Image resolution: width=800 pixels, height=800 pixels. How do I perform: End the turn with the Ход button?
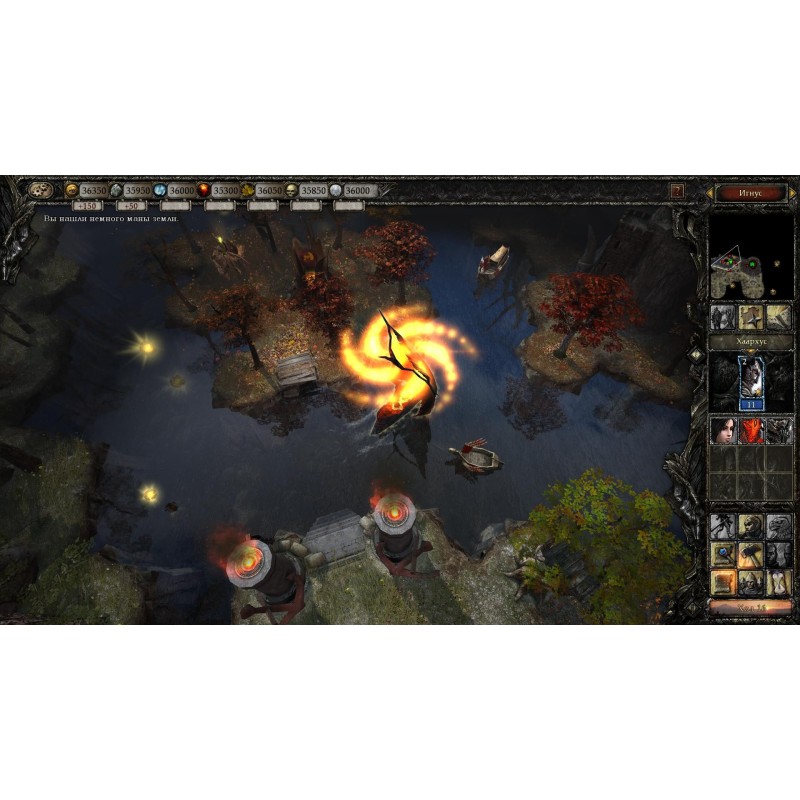tap(750, 606)
